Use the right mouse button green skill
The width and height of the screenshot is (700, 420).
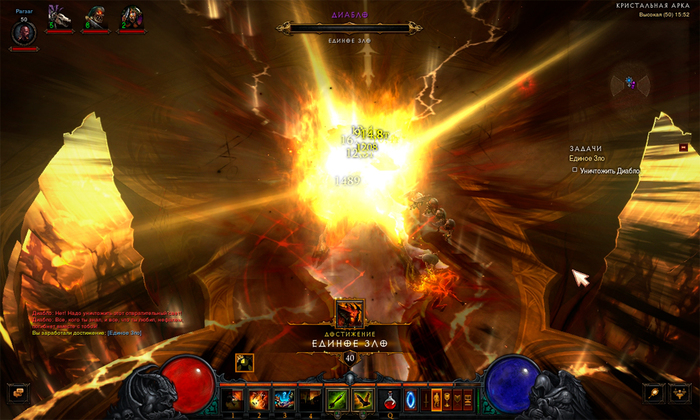click(x=361, y=397)
